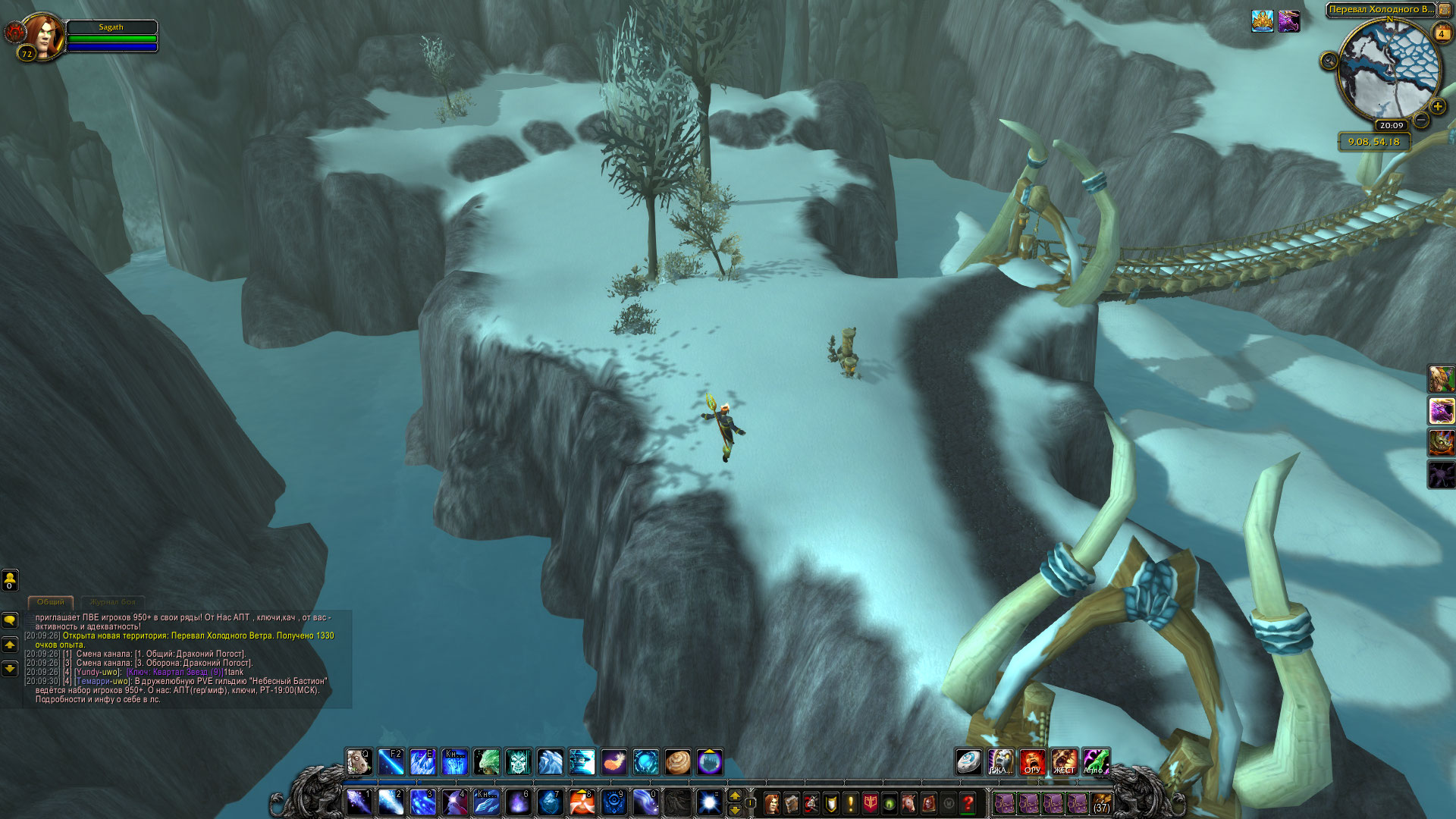1456x819 pixels.
Task: Open the backpack showing 37 free slots
Action: pos(1101,803)
